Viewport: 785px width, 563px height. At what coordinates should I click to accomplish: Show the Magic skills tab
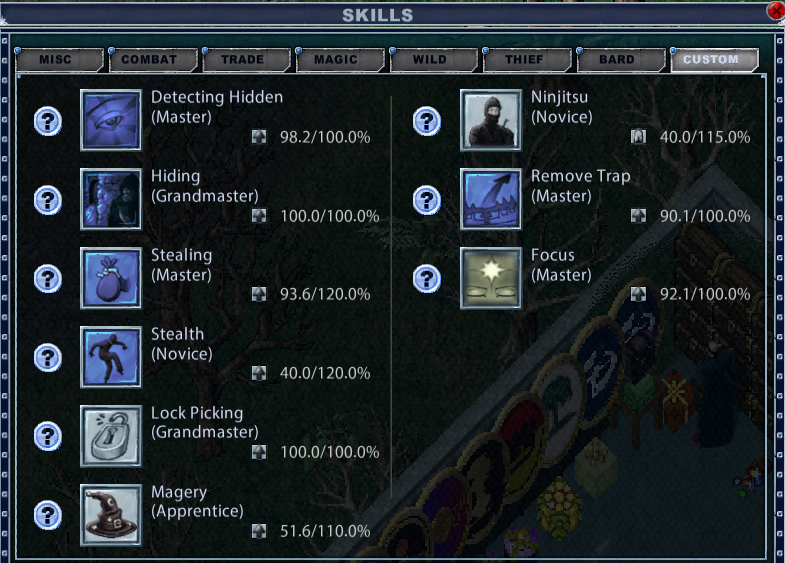click(x=336, y=59)
